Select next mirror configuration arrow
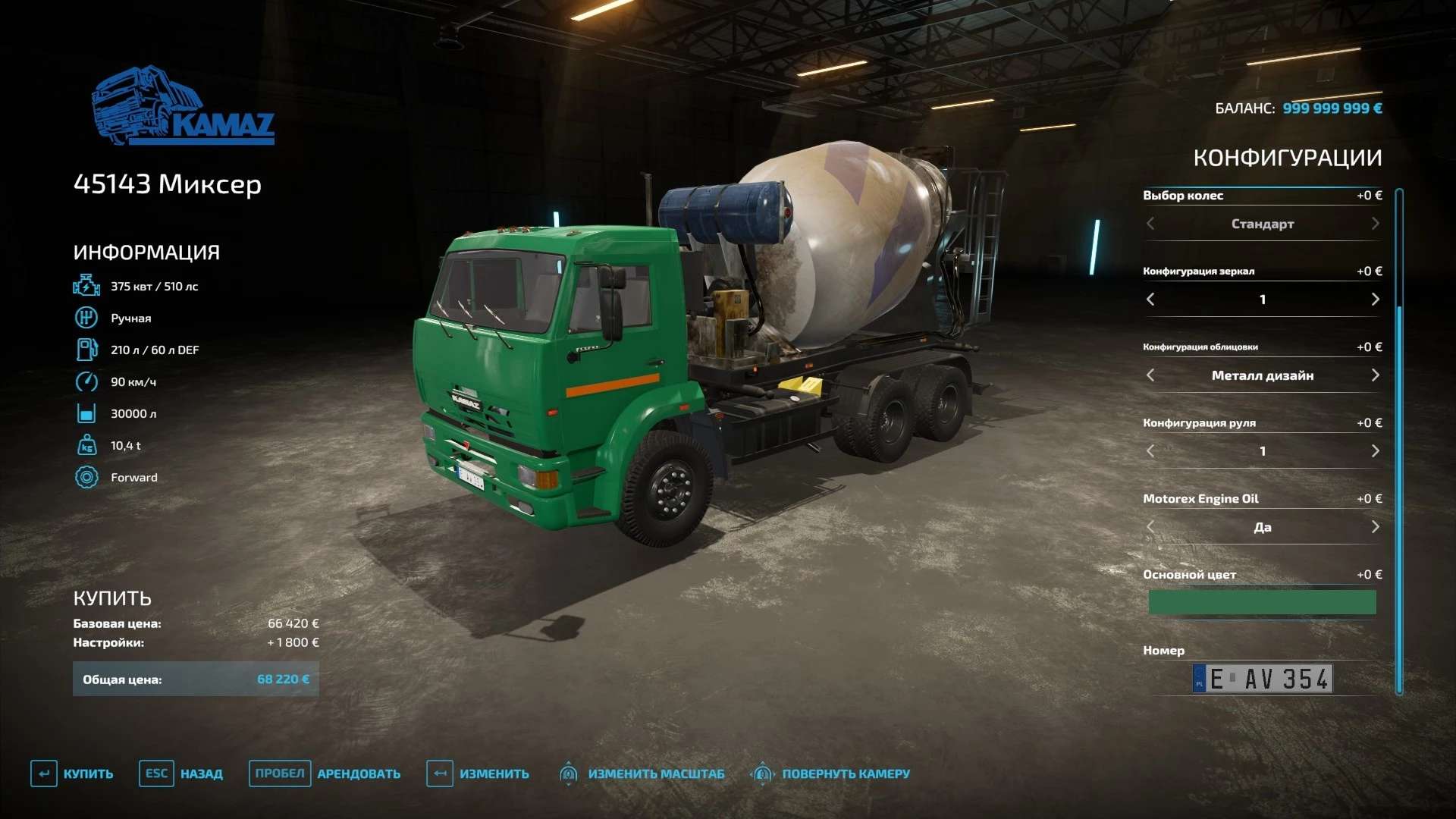This screenshot has height=819, width=1456. point(1375,300)
